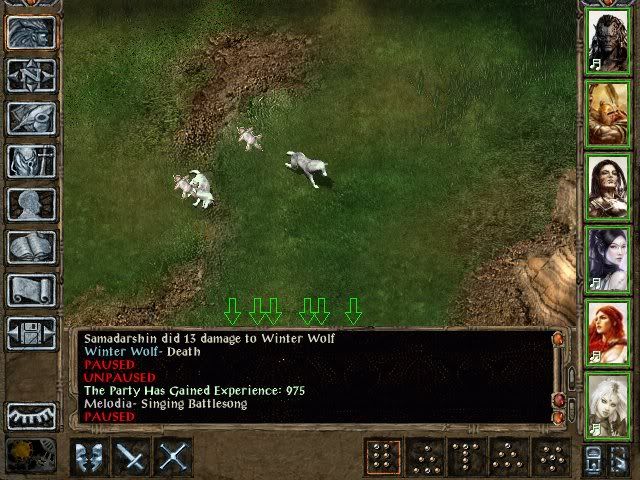The image size is (640, 480).
Task: Open the priest scroll button
Action: click(x=31, y=290)
